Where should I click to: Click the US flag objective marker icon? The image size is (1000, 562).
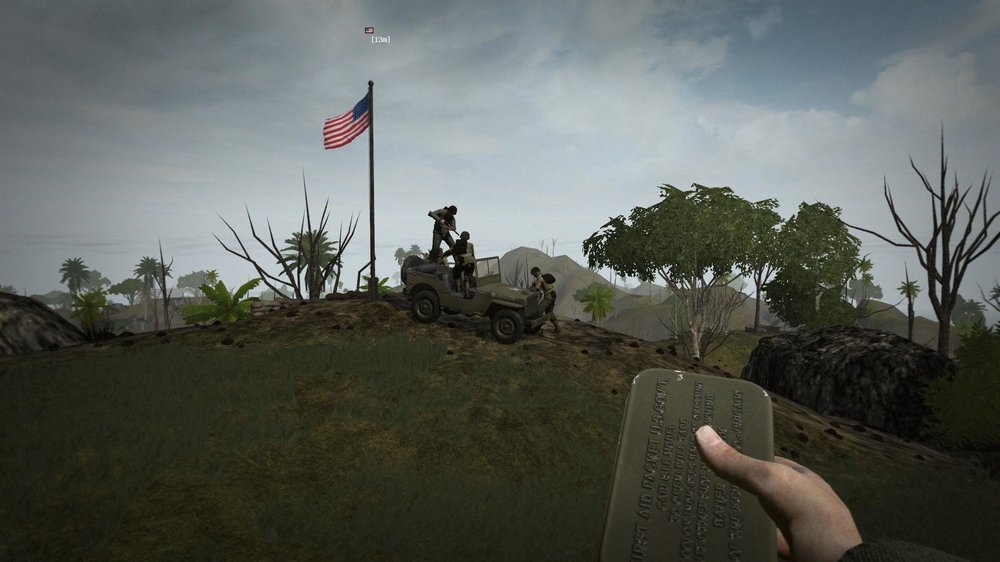coord(369,31)
